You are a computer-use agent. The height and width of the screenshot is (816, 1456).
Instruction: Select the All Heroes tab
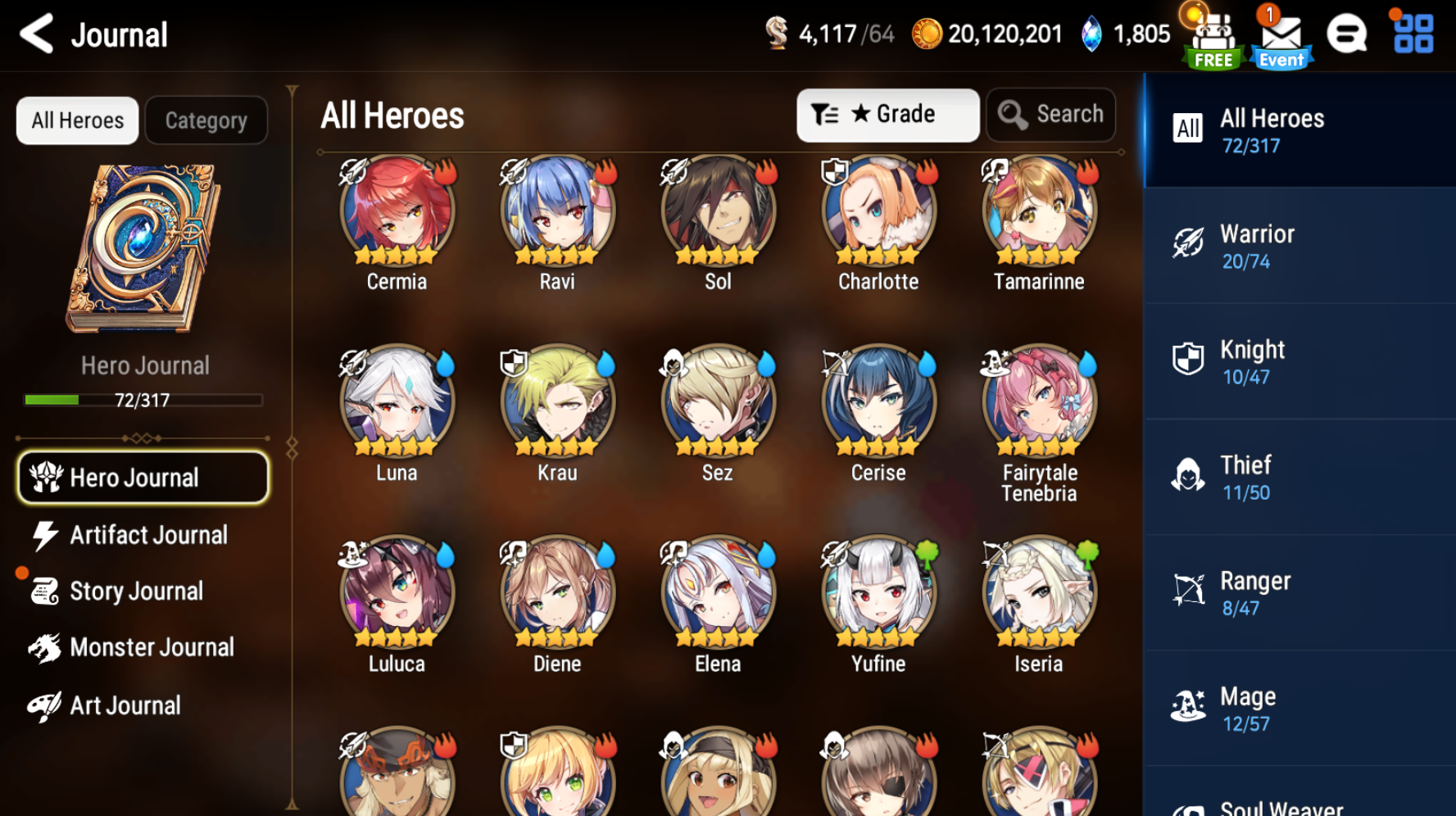coord(78,120)
